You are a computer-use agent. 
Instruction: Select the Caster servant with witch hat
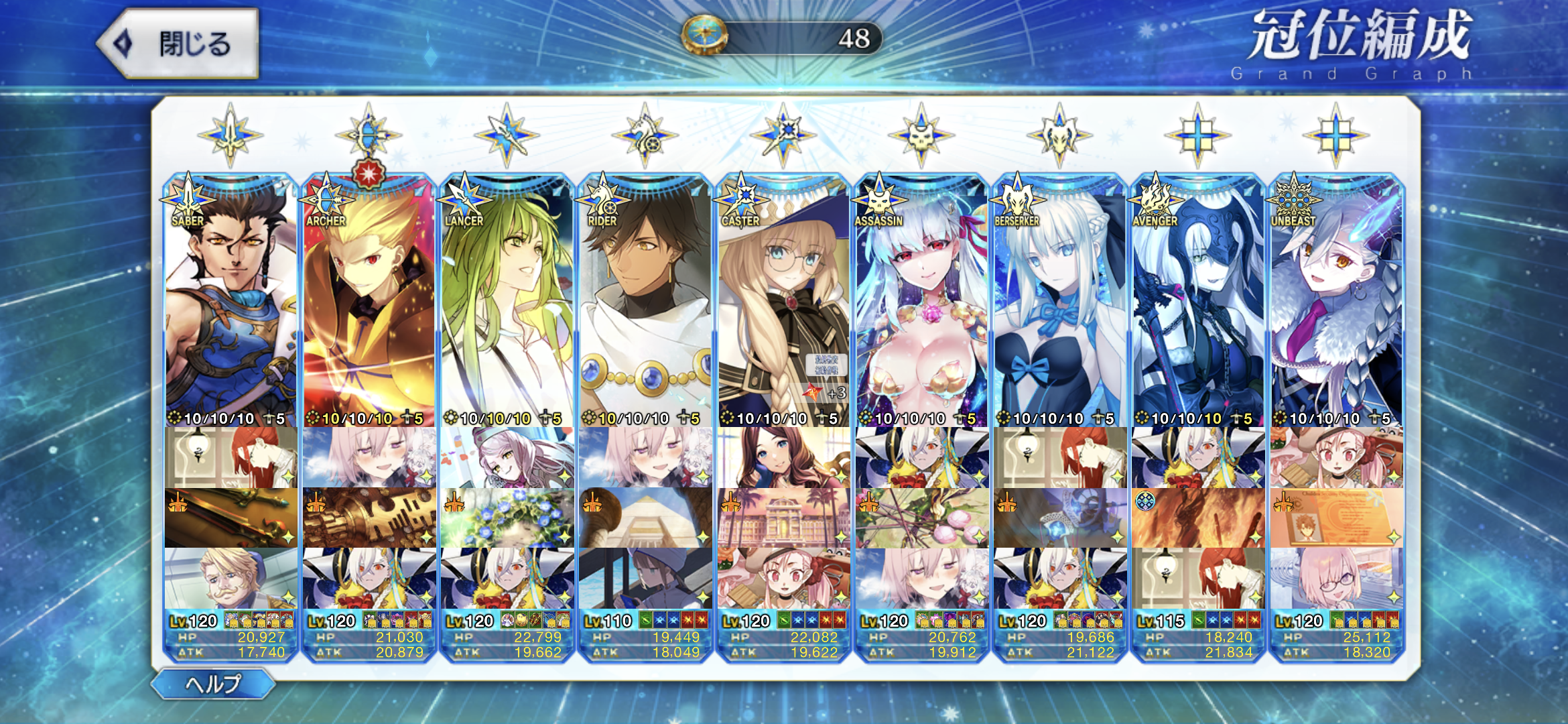(x=783, y=302)
